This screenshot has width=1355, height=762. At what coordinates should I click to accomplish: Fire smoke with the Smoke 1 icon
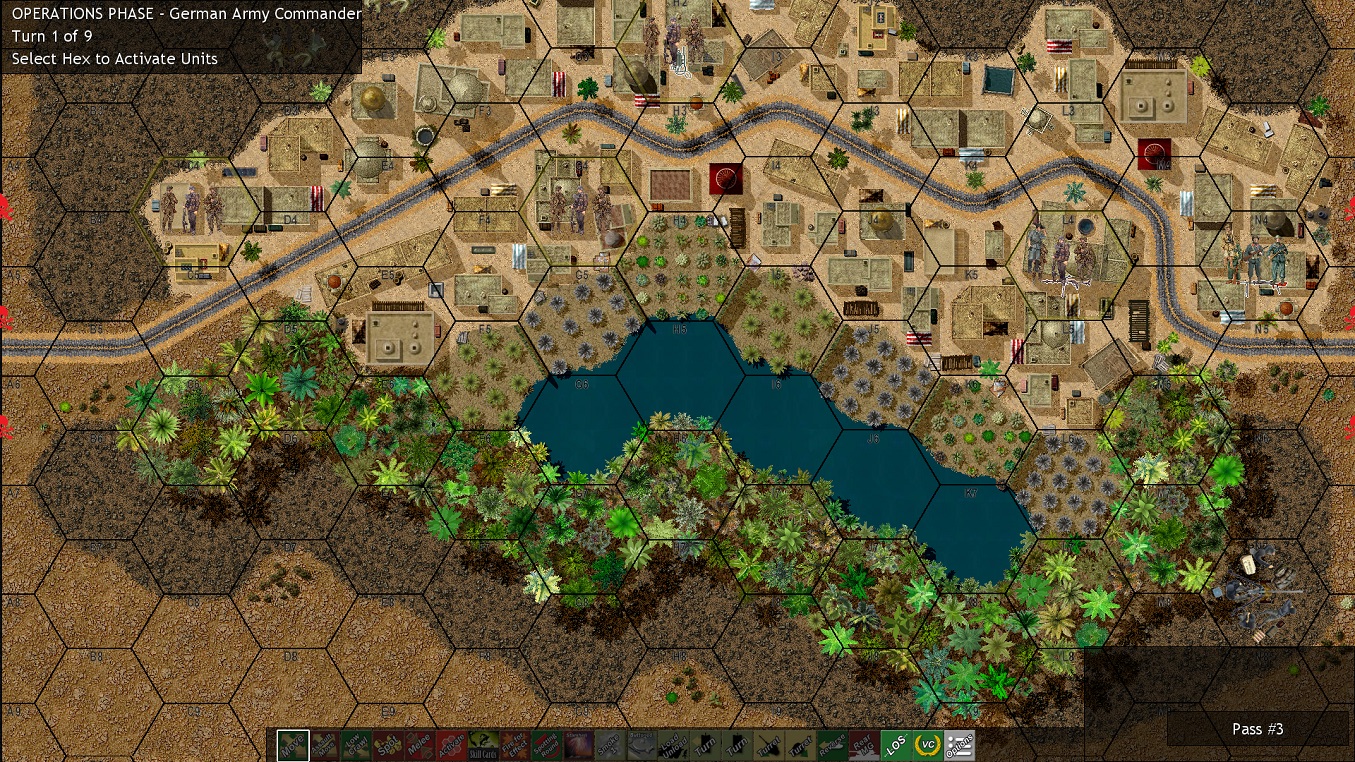tap(609, 745)
